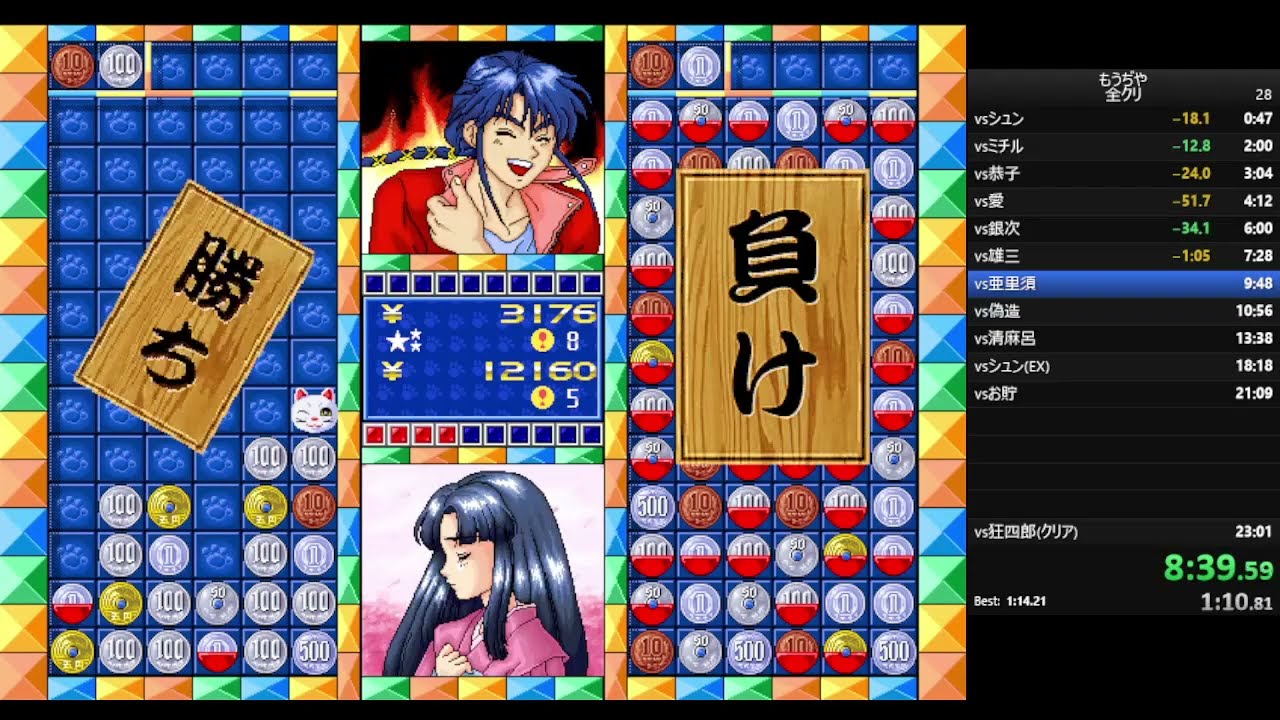Select the highlighted vs亜里須 split

tap(1005, 283)
